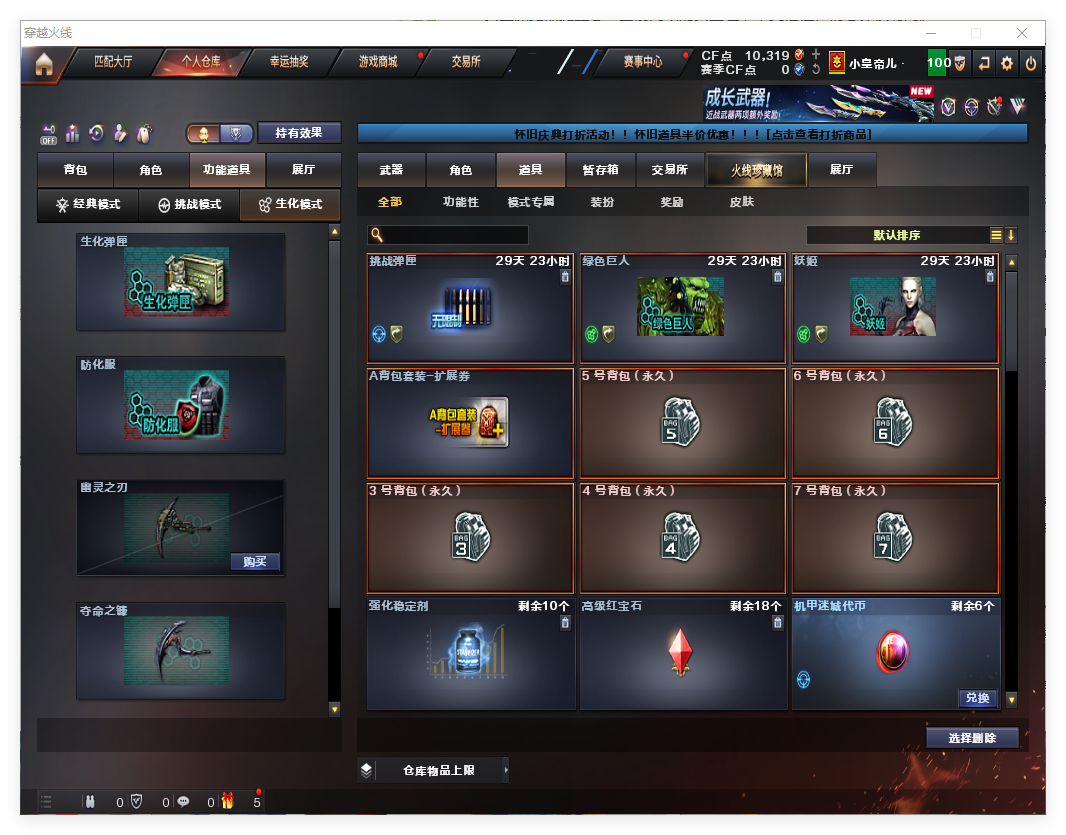This screenshot has width=1066, height=835.
Task: Open the 赛事中心 event center
Action: (x=642, y=62)
